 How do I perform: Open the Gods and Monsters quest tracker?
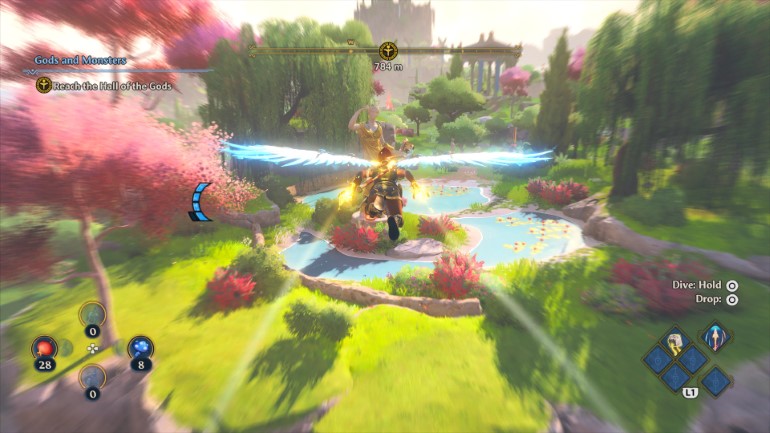[x=80, y=60]
